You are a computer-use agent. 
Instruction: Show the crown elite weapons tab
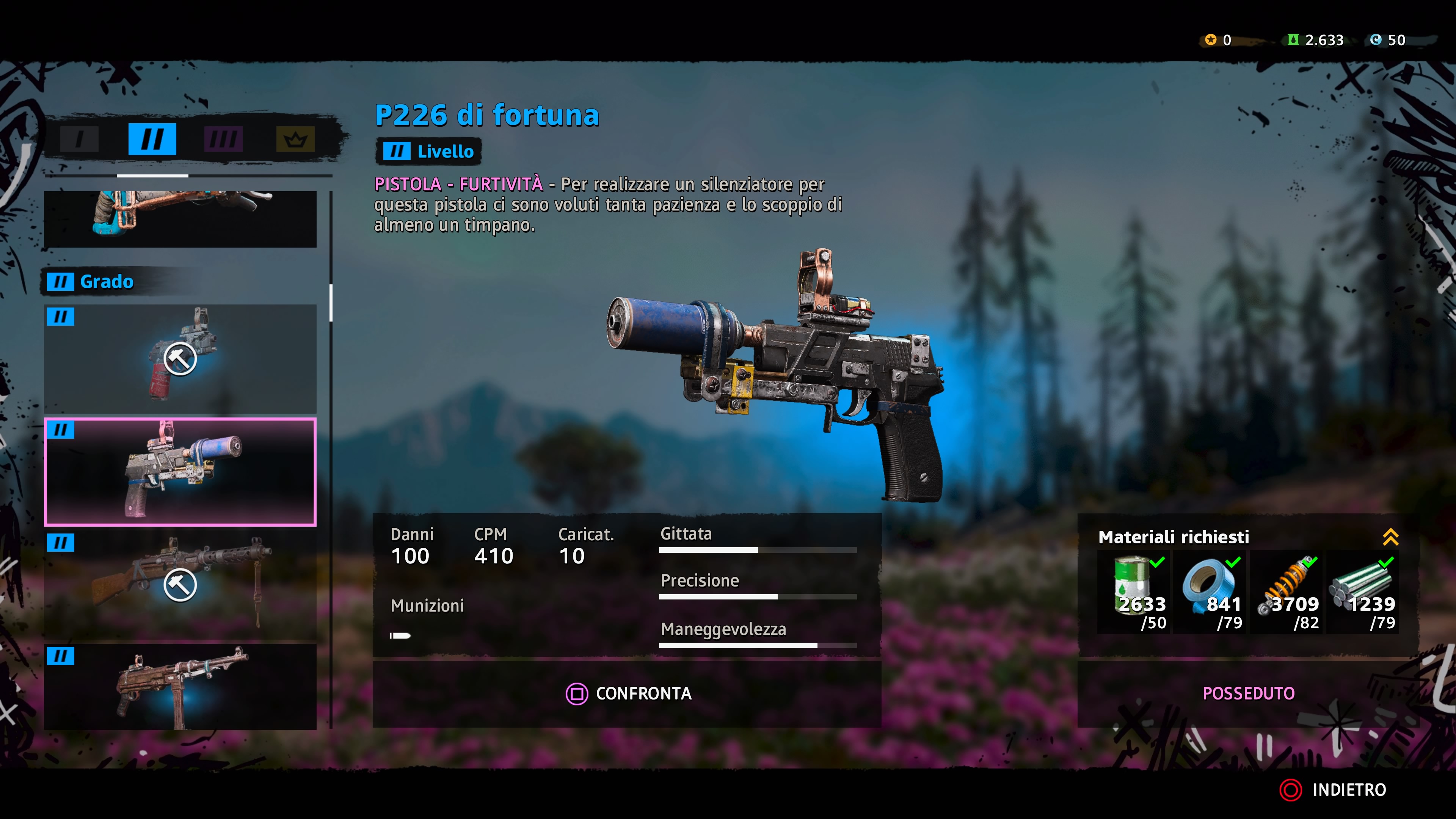click(295, 139)
